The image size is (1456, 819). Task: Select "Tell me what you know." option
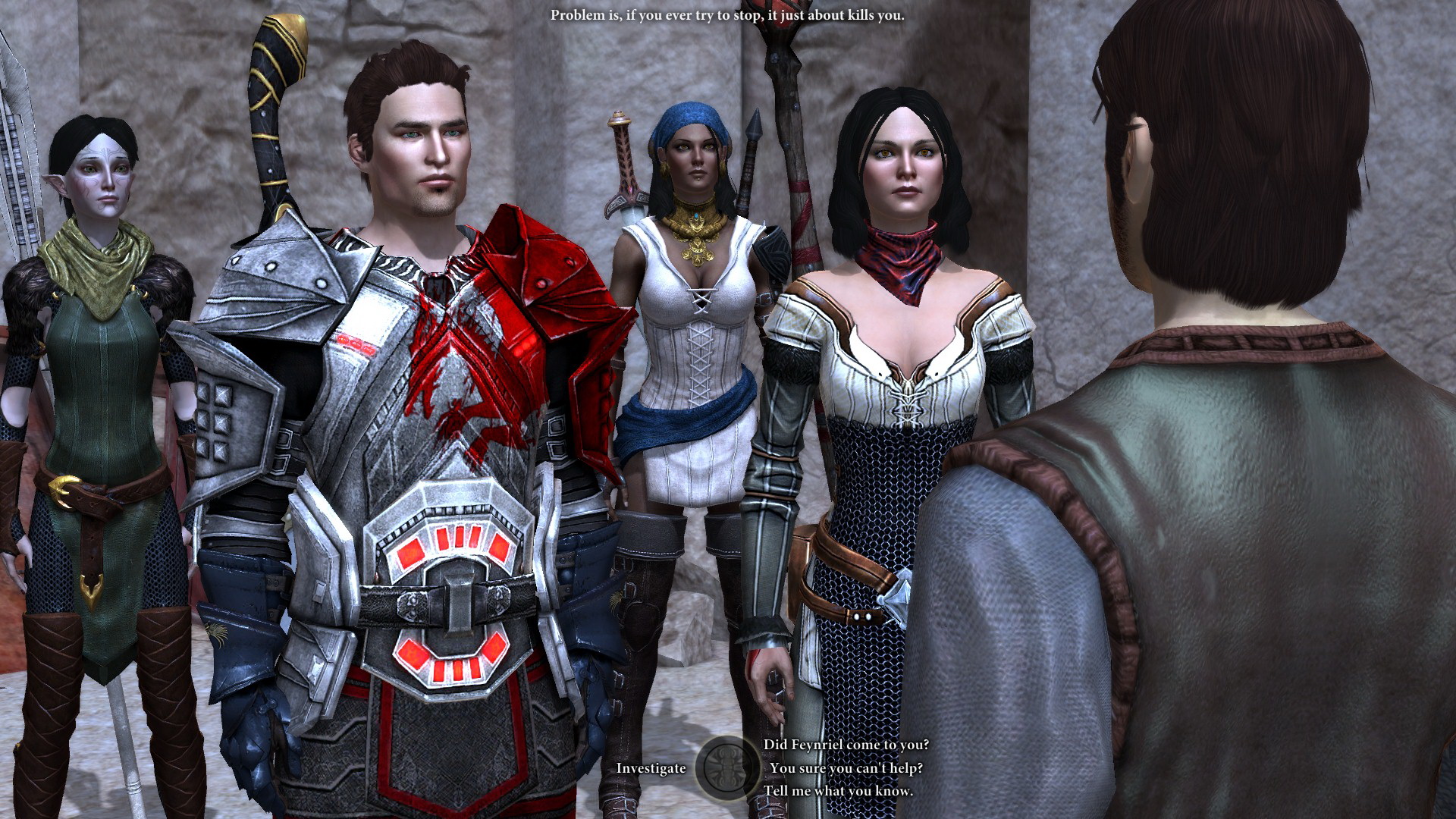(838, 791)
